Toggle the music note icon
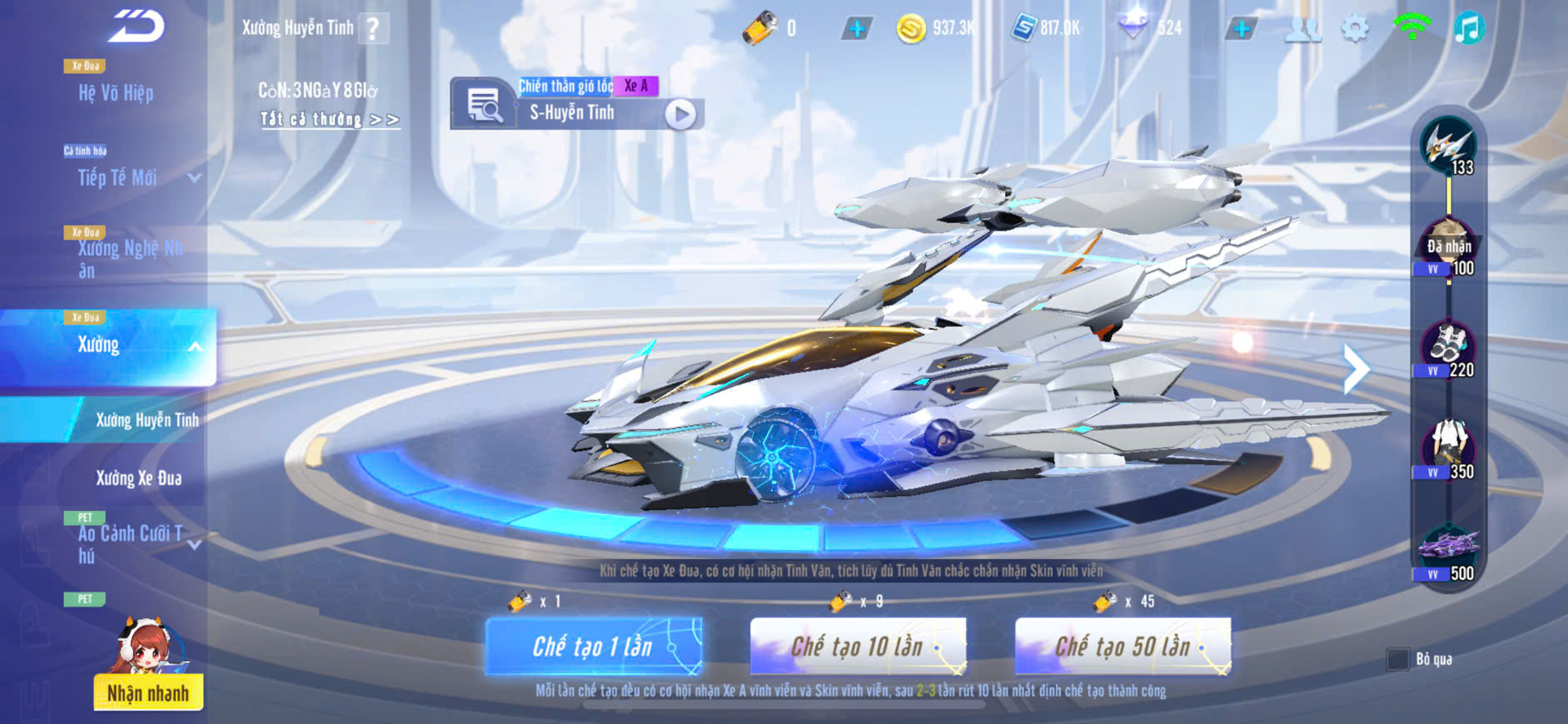Viewport: 1568px width, 724px height. [1468, 28]
